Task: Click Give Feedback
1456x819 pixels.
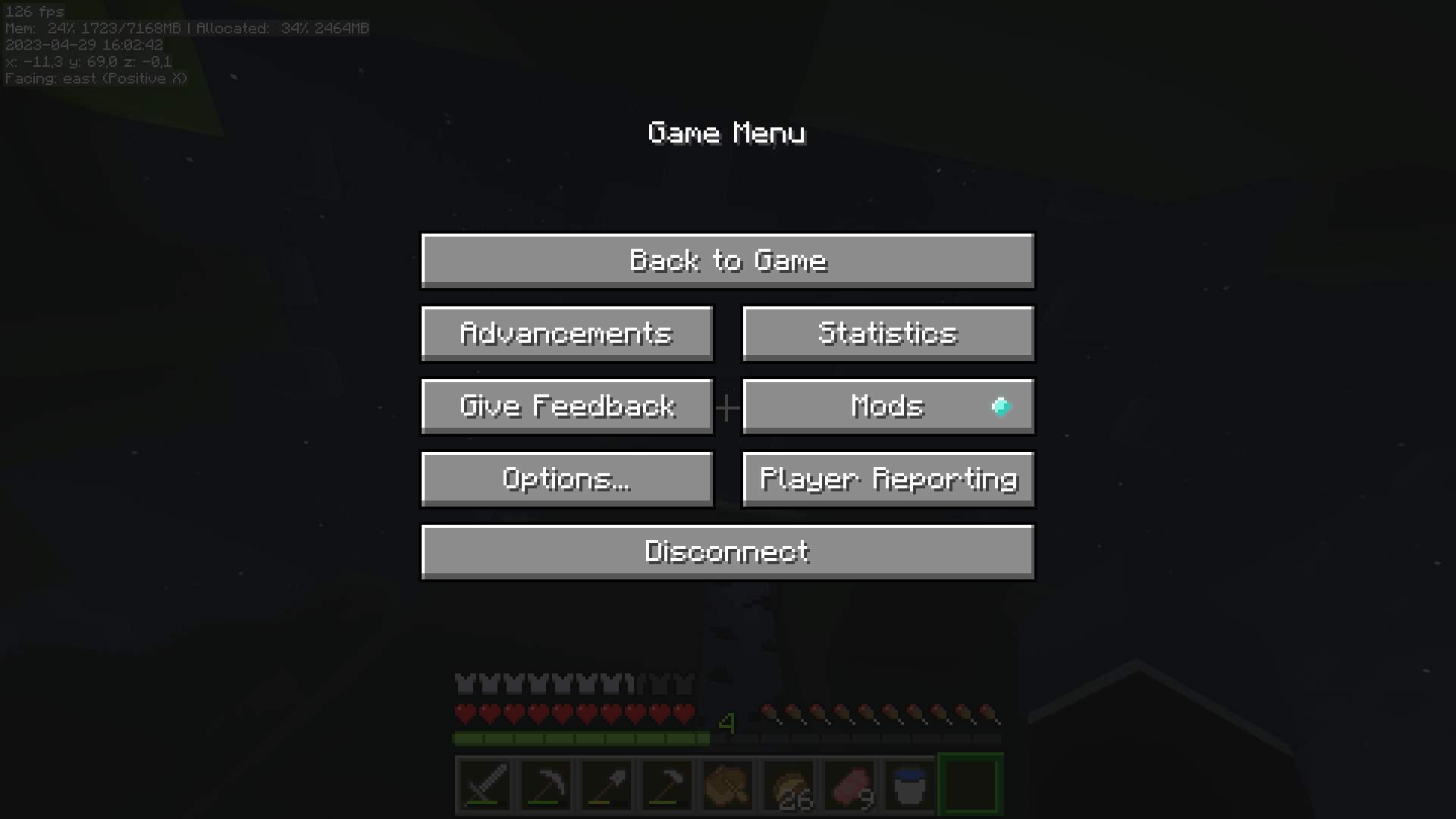Action: 566,406
